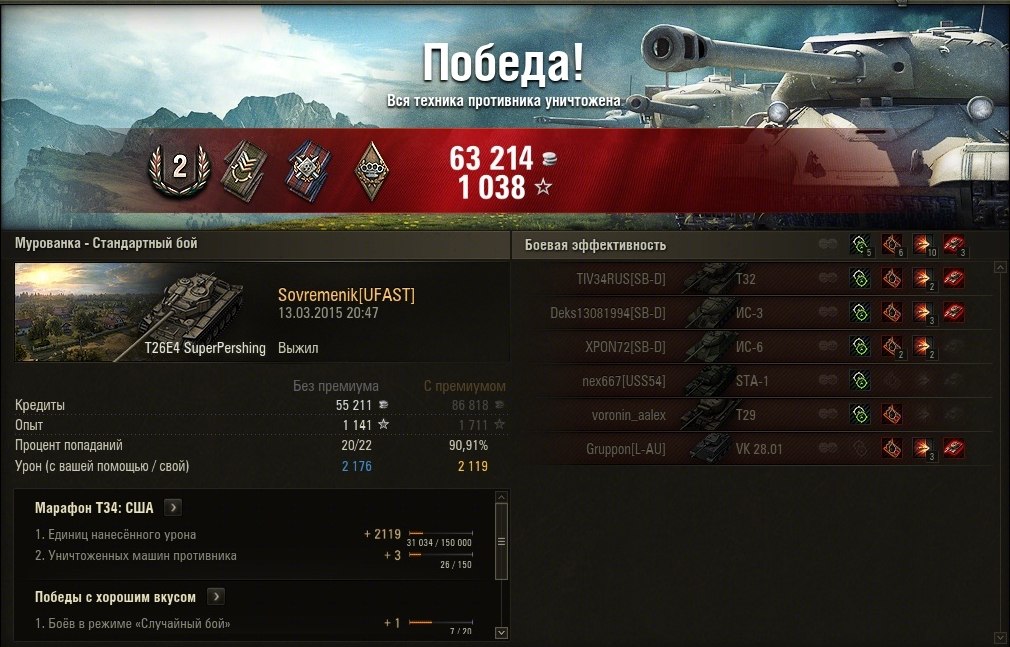The width and height of the screenshot is (1010, 647).
Task: Click the up arrow of the missions scrollbar
Action: (501, 495)
